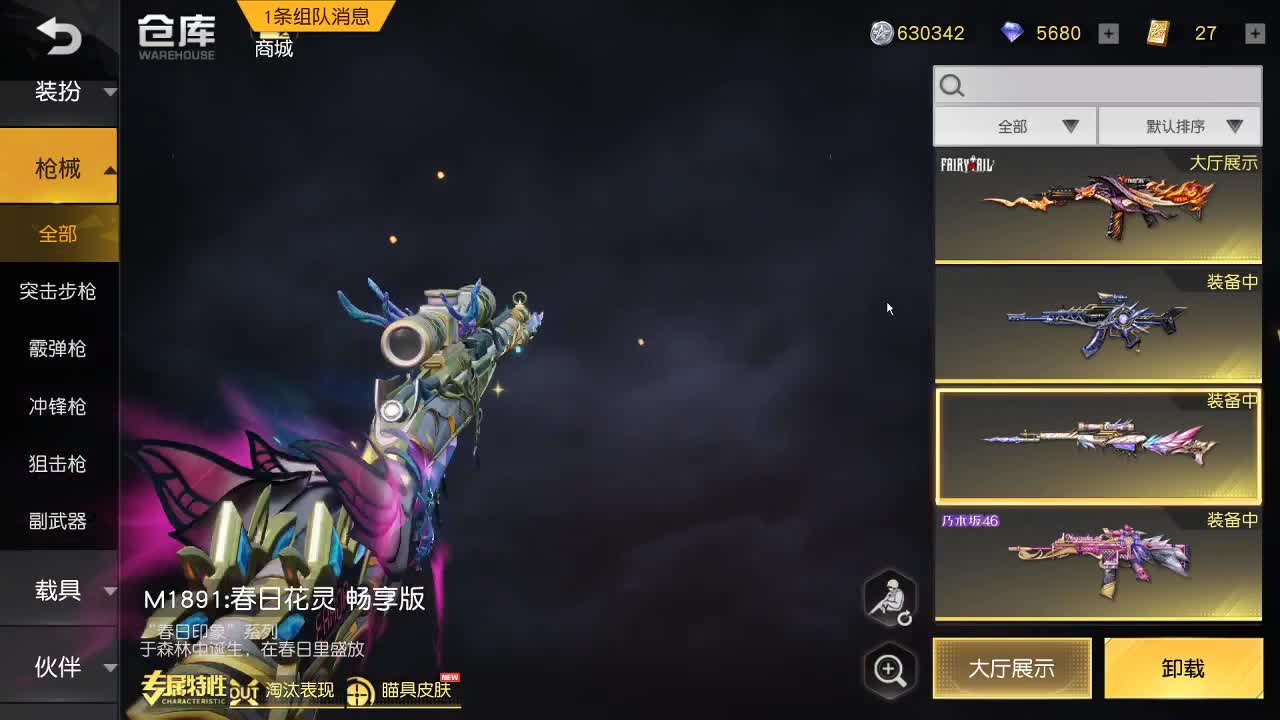Expand the 载具 vehicle category
Screen dimensions: 1280x720
(58, 590)
